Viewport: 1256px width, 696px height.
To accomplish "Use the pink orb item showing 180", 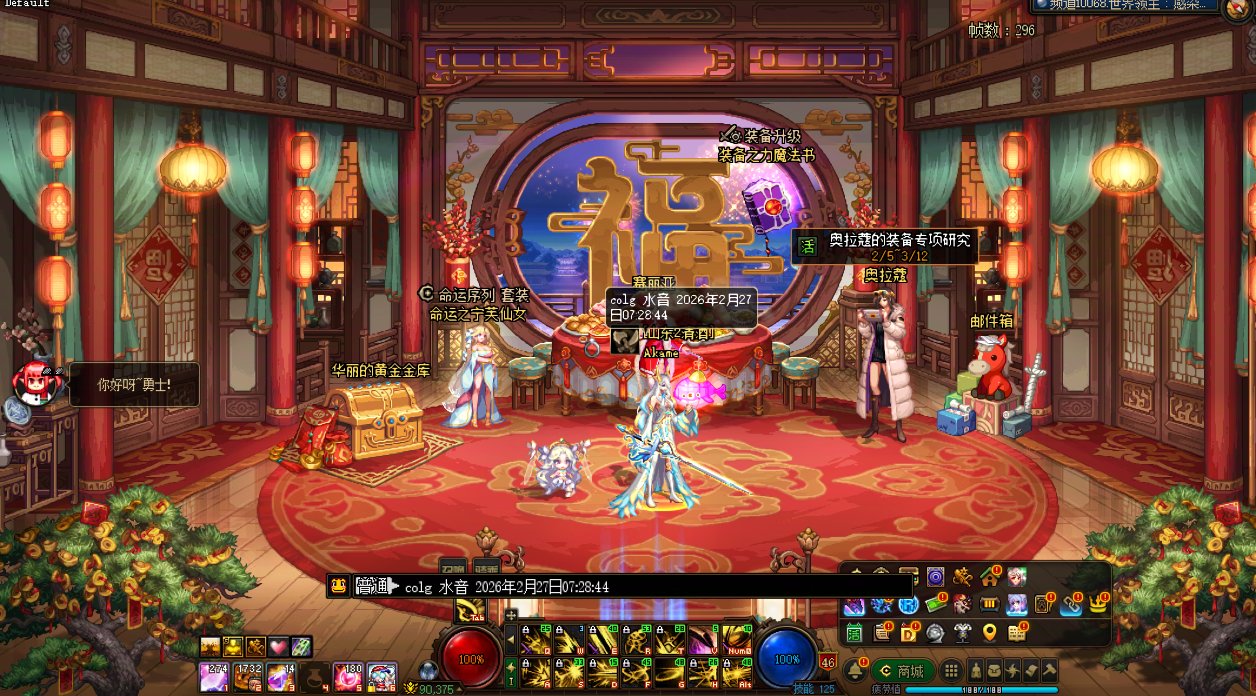I will (350, 677).
